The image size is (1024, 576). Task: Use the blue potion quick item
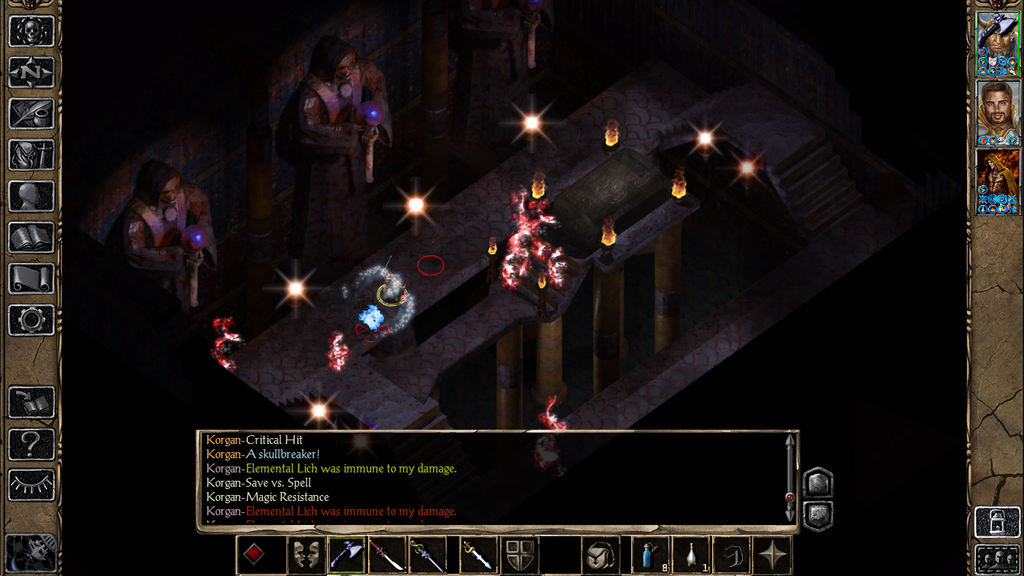pos(650,555)
